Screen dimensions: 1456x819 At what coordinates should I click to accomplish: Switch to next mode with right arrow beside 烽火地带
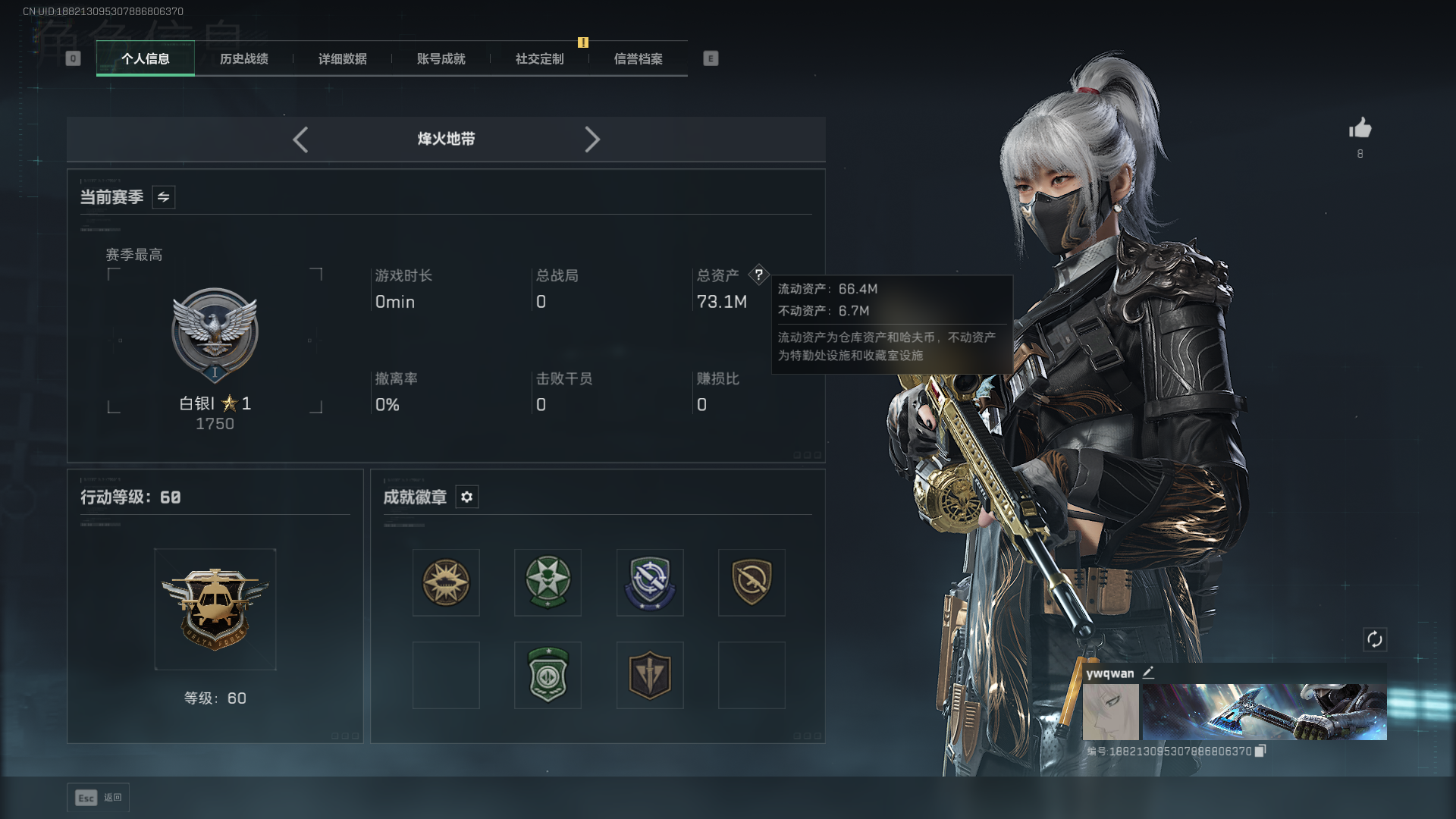592,140
